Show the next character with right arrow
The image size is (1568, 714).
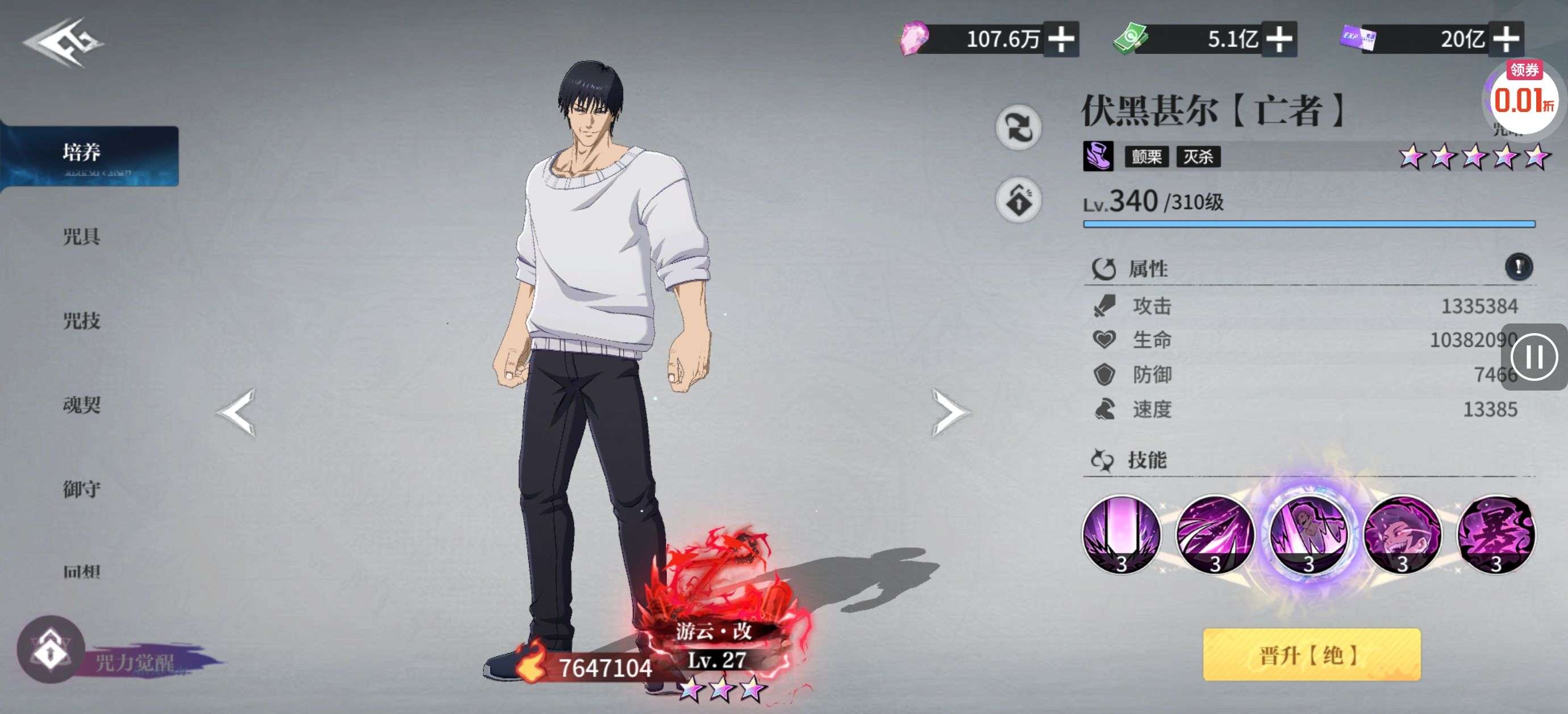pos(948,413)
